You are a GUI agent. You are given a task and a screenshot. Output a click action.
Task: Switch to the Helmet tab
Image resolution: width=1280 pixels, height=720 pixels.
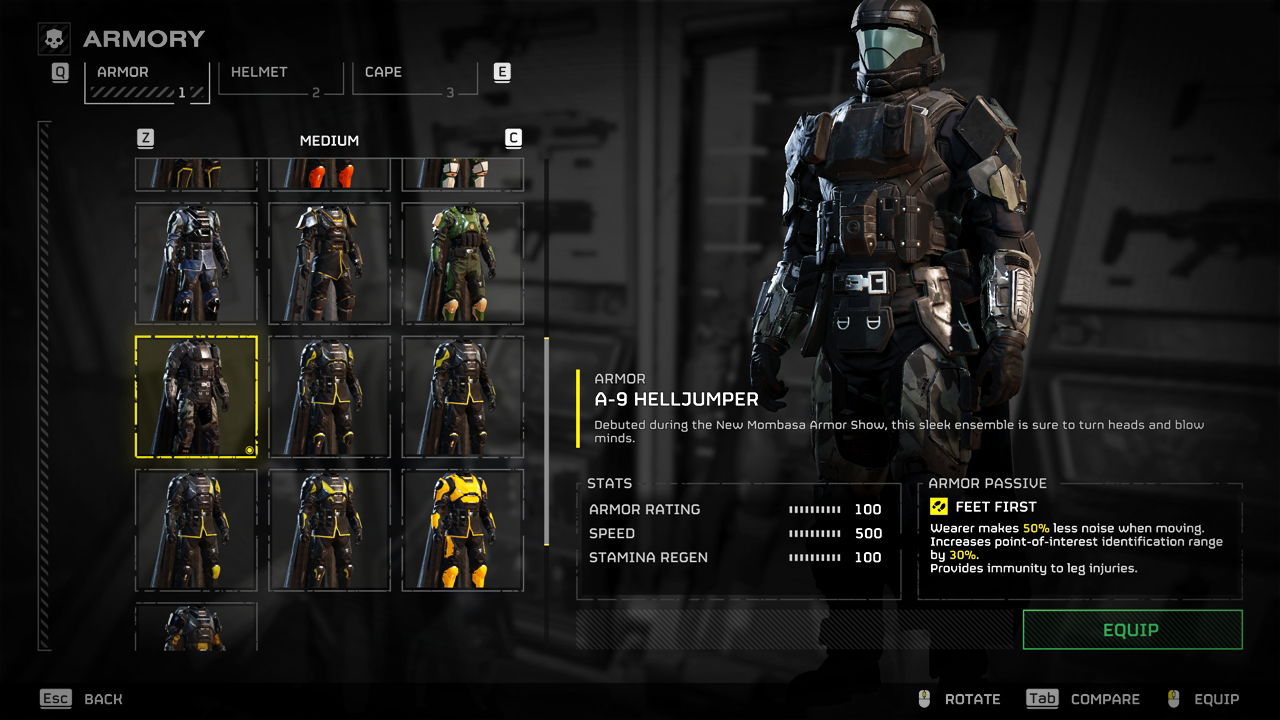click(x=279, y=78)
